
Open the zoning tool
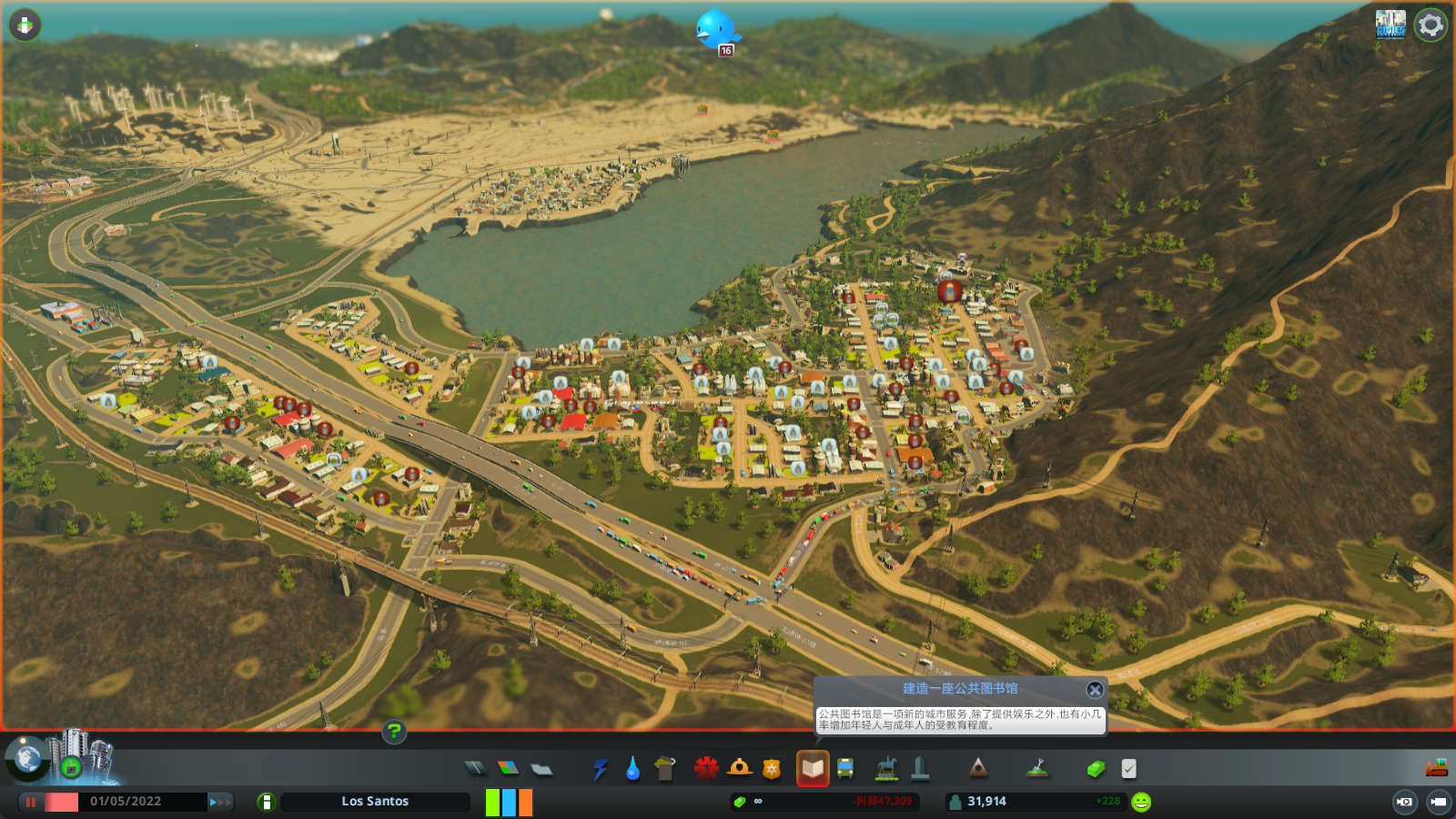pos(508,769)
